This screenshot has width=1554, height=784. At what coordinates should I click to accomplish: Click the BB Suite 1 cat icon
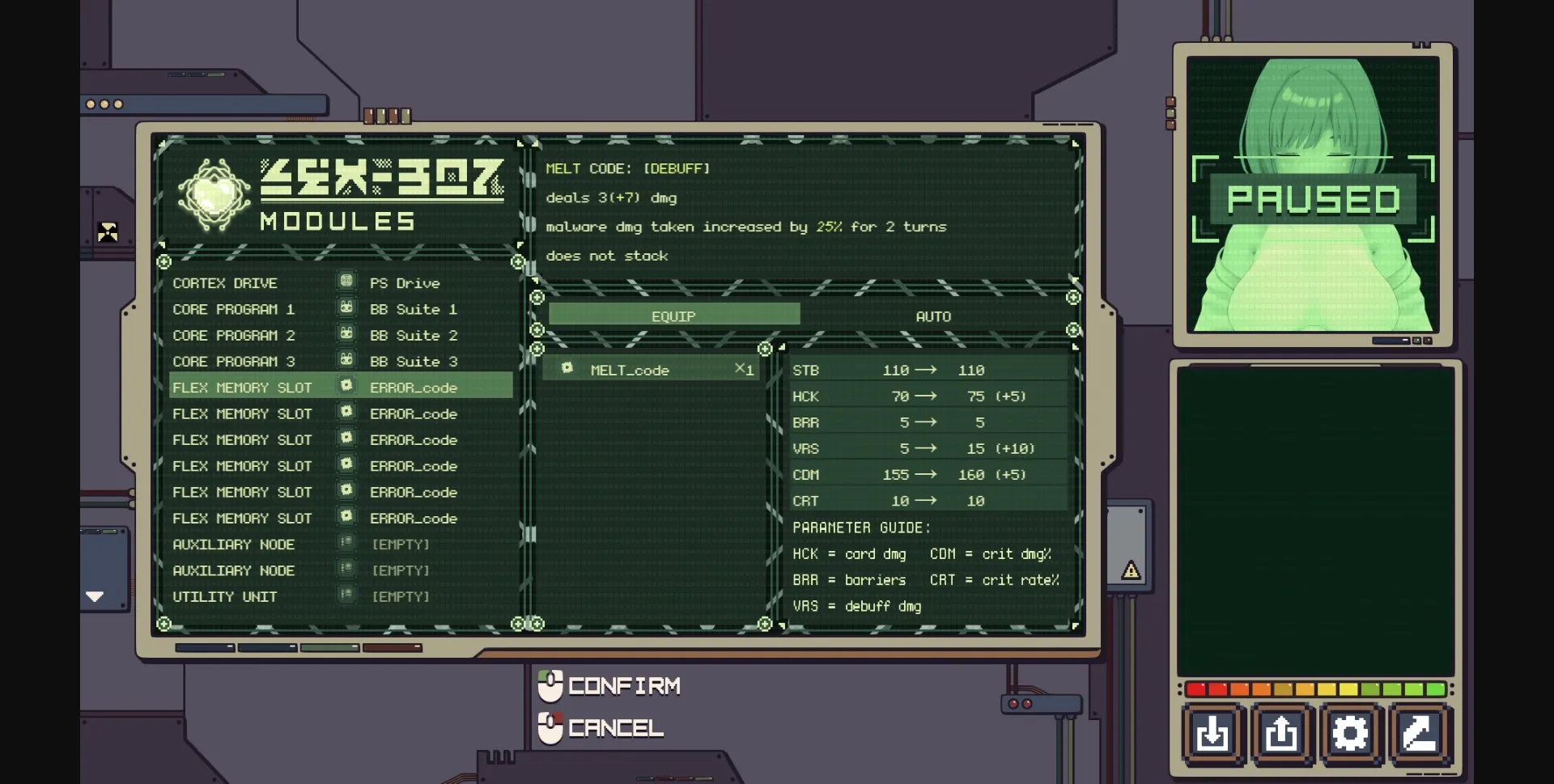pyautogui.click(x=346, y=307)
